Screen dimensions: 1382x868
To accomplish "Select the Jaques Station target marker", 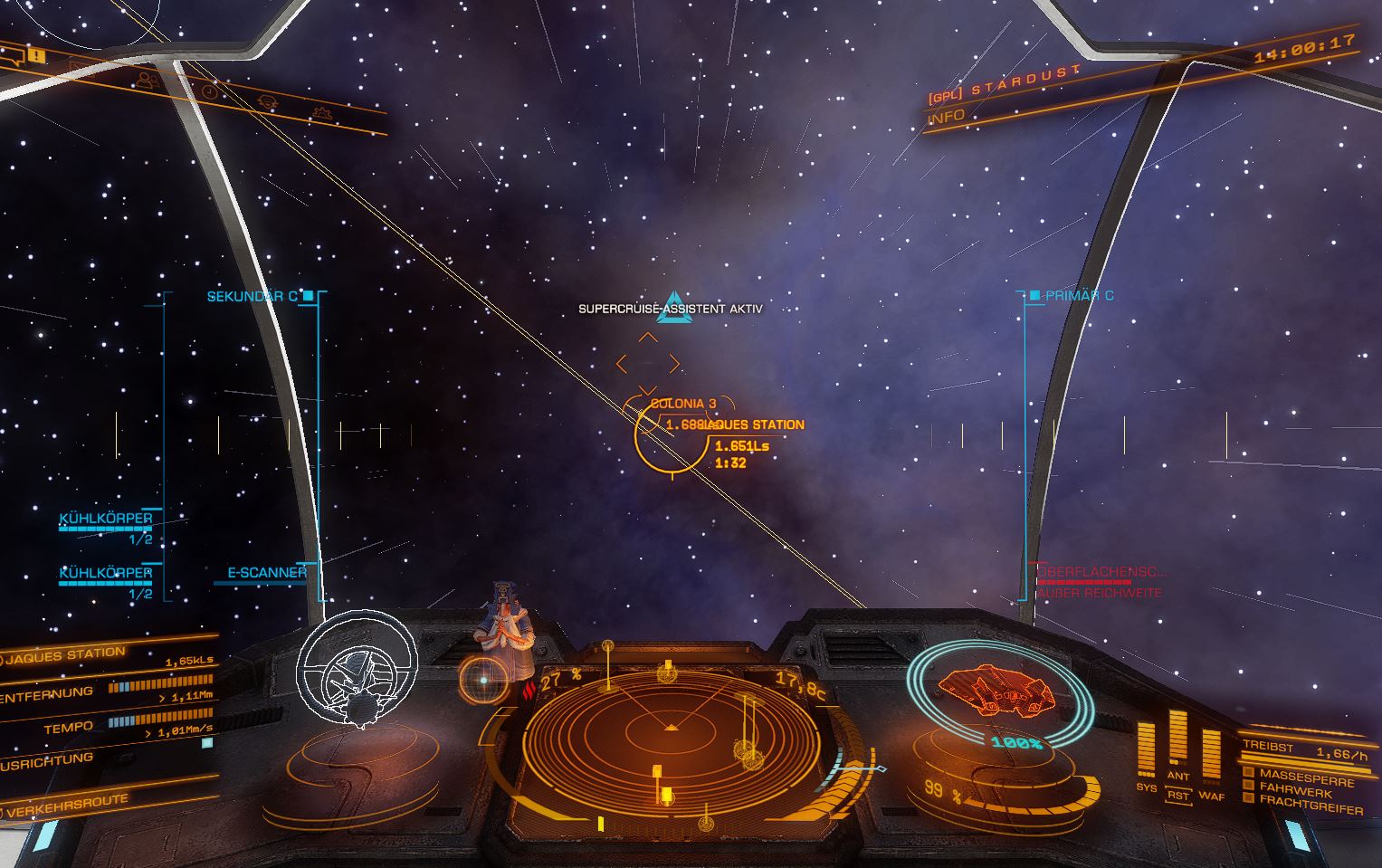I will tap(671, 437).
